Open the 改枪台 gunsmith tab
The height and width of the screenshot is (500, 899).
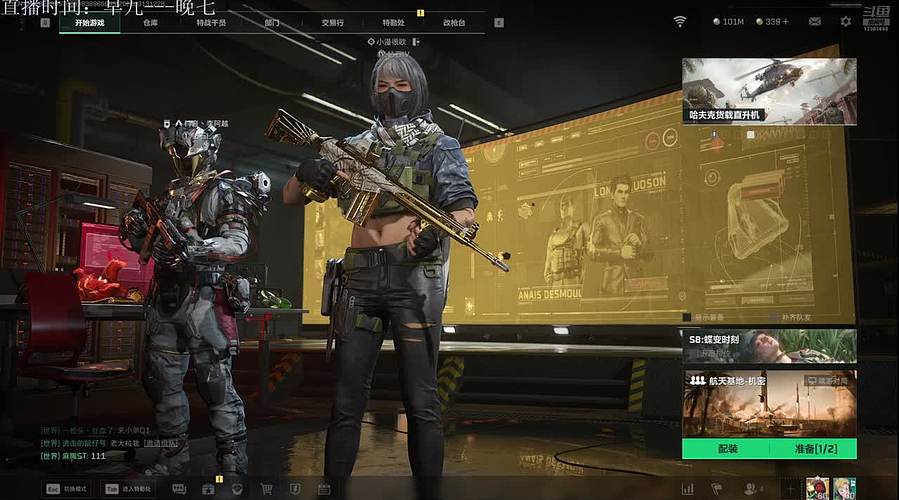pos(454,22)
